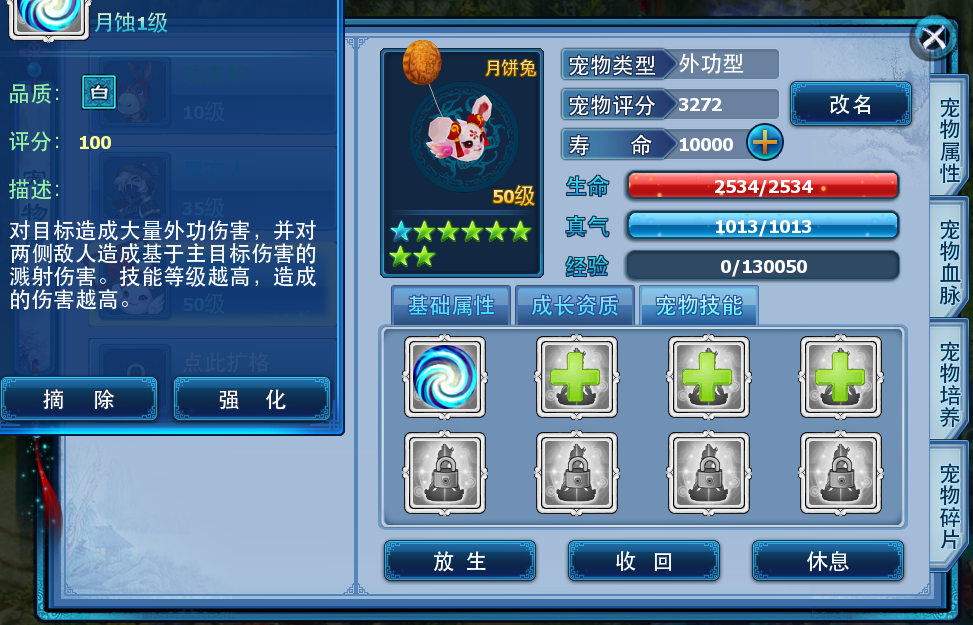Show the 宠物培养 side tab
Screen dimensions: 973x625
[950, 383]
